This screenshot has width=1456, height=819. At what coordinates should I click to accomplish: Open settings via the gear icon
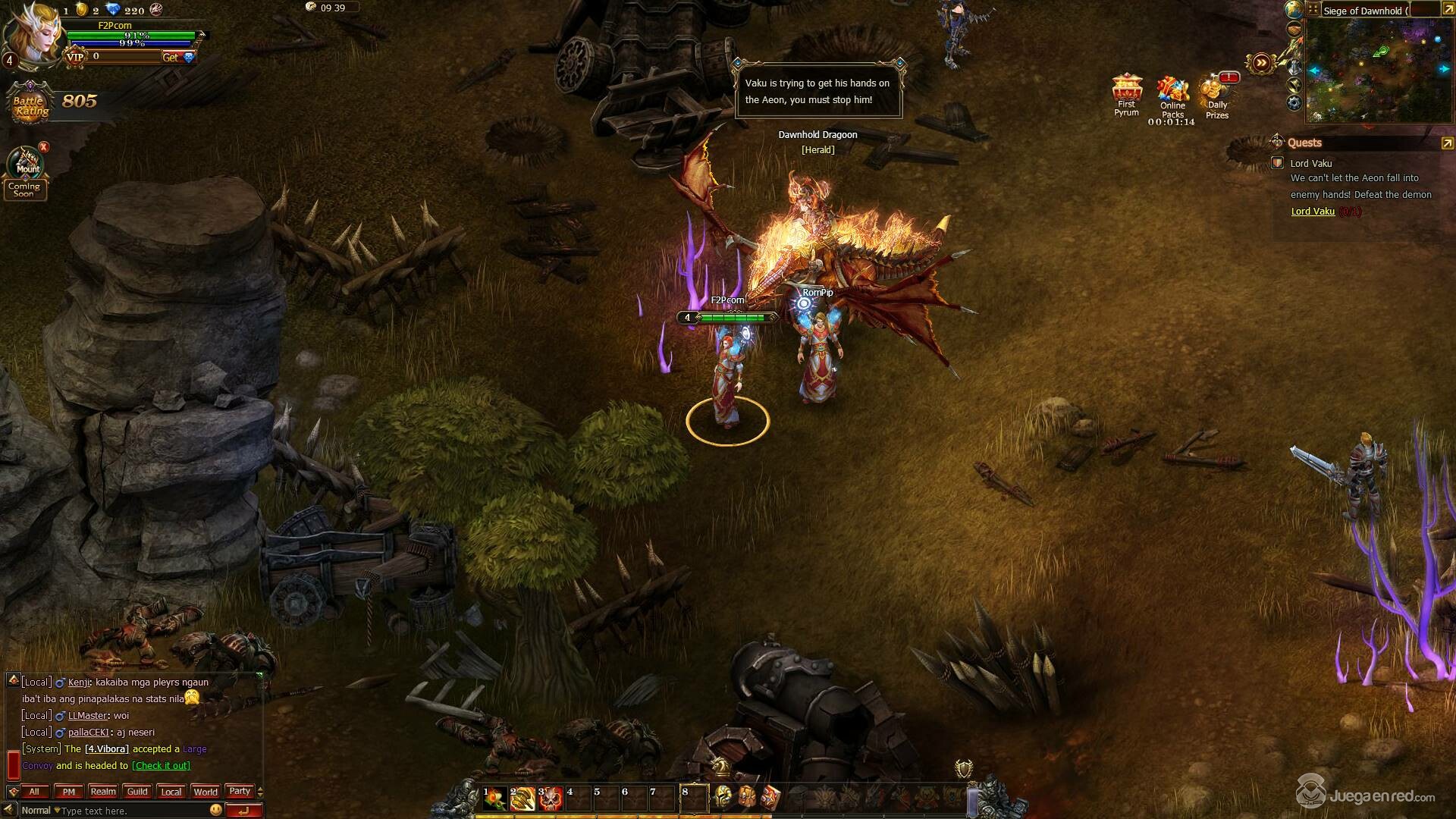click(x=1294, y=102)
